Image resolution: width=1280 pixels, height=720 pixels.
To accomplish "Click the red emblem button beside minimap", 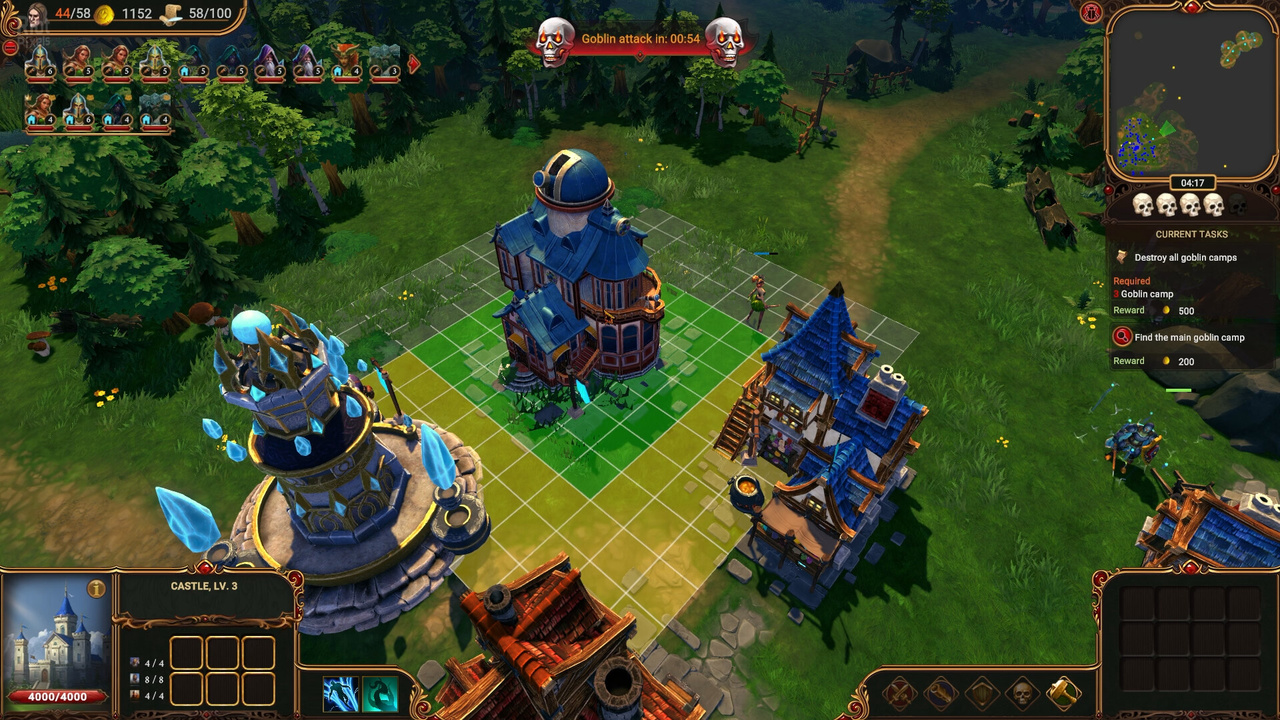I will click(x=1090, y=12).
